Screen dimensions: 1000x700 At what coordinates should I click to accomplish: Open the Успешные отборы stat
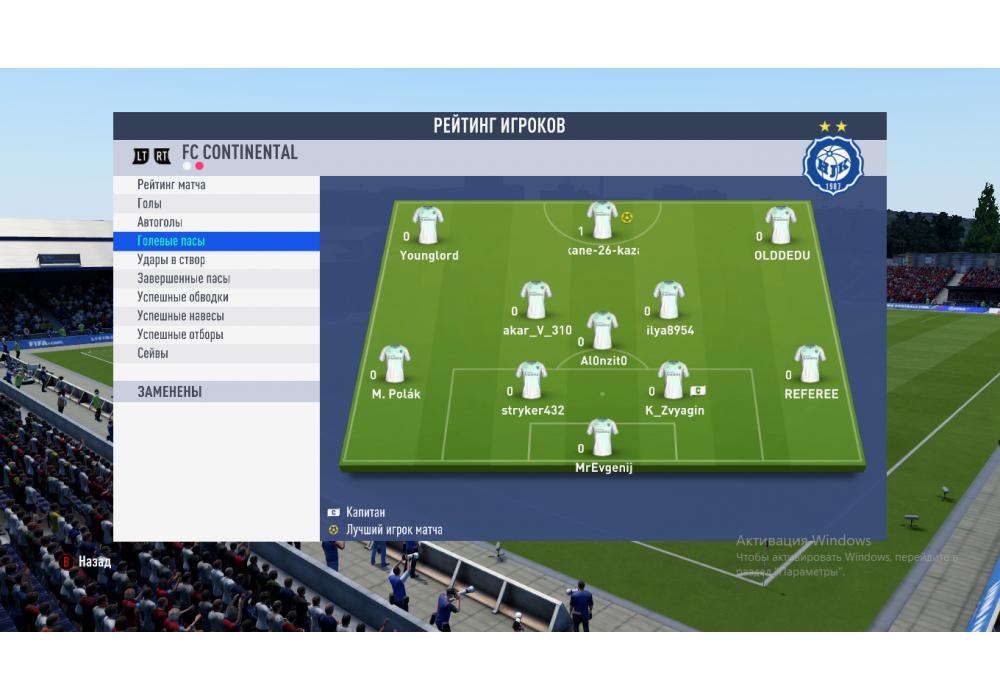pyautogui.click(x=180, y=335)
